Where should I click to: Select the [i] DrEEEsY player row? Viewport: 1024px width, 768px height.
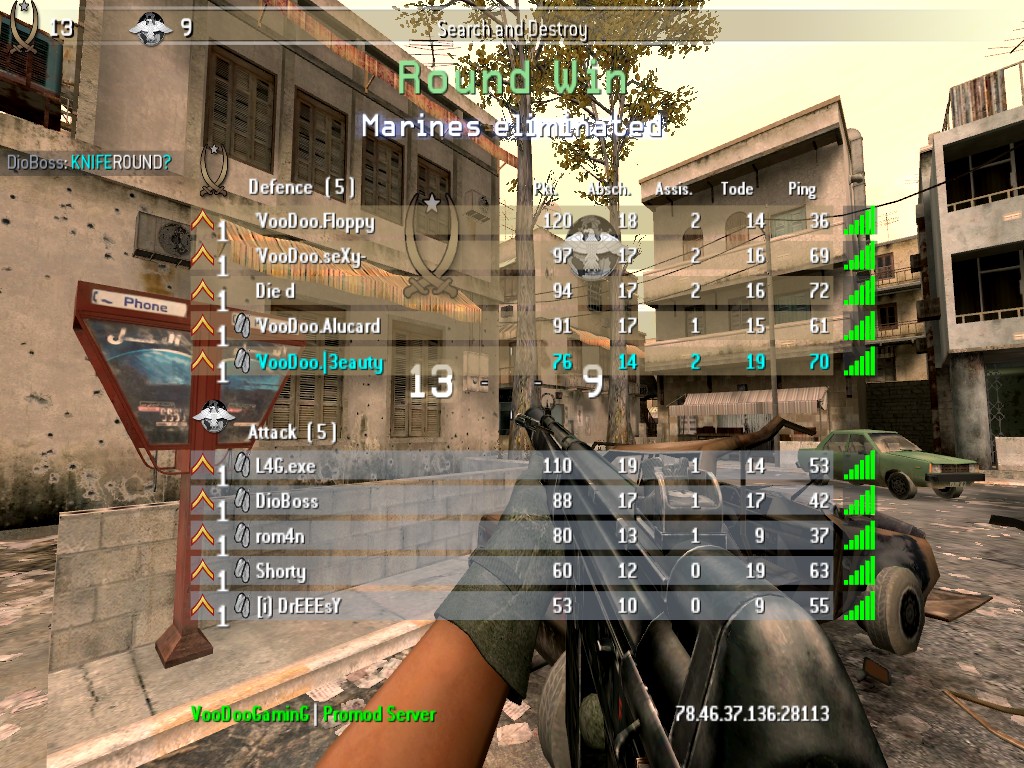tap(300, 606)
